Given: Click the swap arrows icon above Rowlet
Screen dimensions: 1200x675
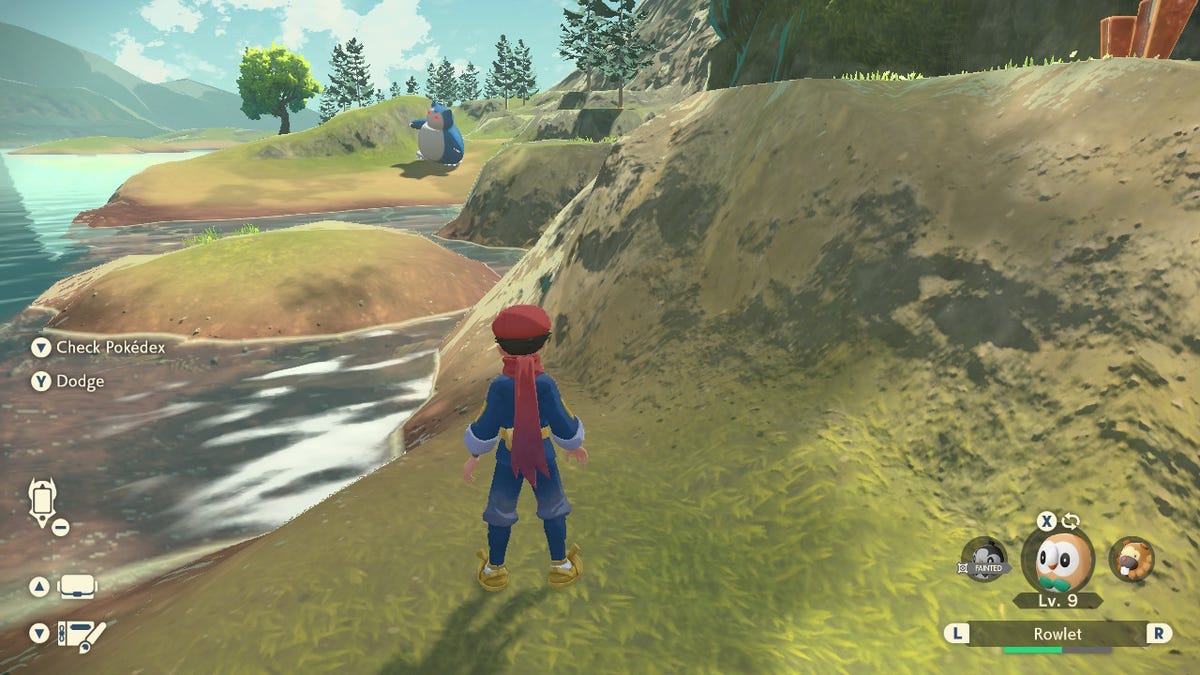Looking at the screenshot, I should pos(1071,521).
